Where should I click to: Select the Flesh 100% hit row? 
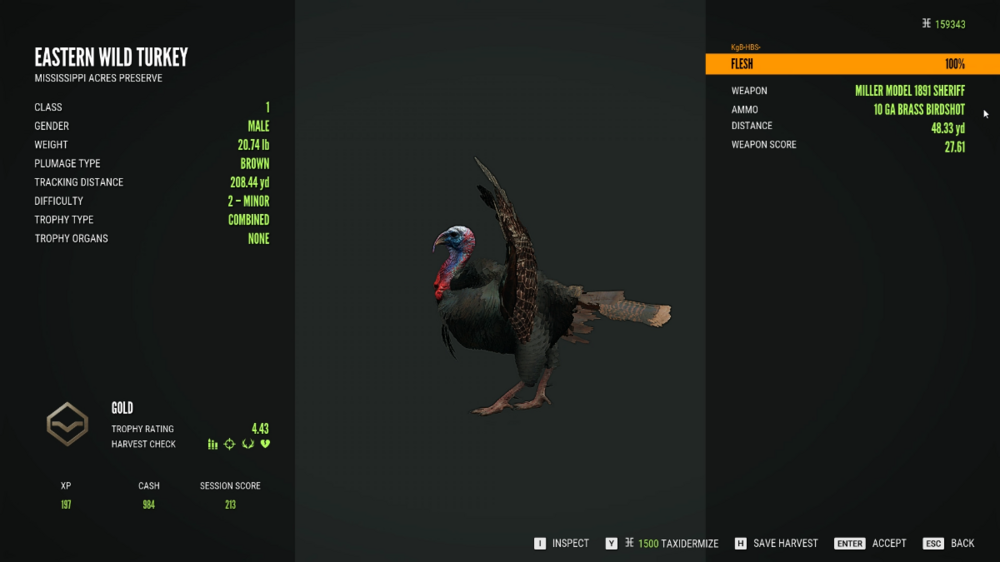click(852, 64)
